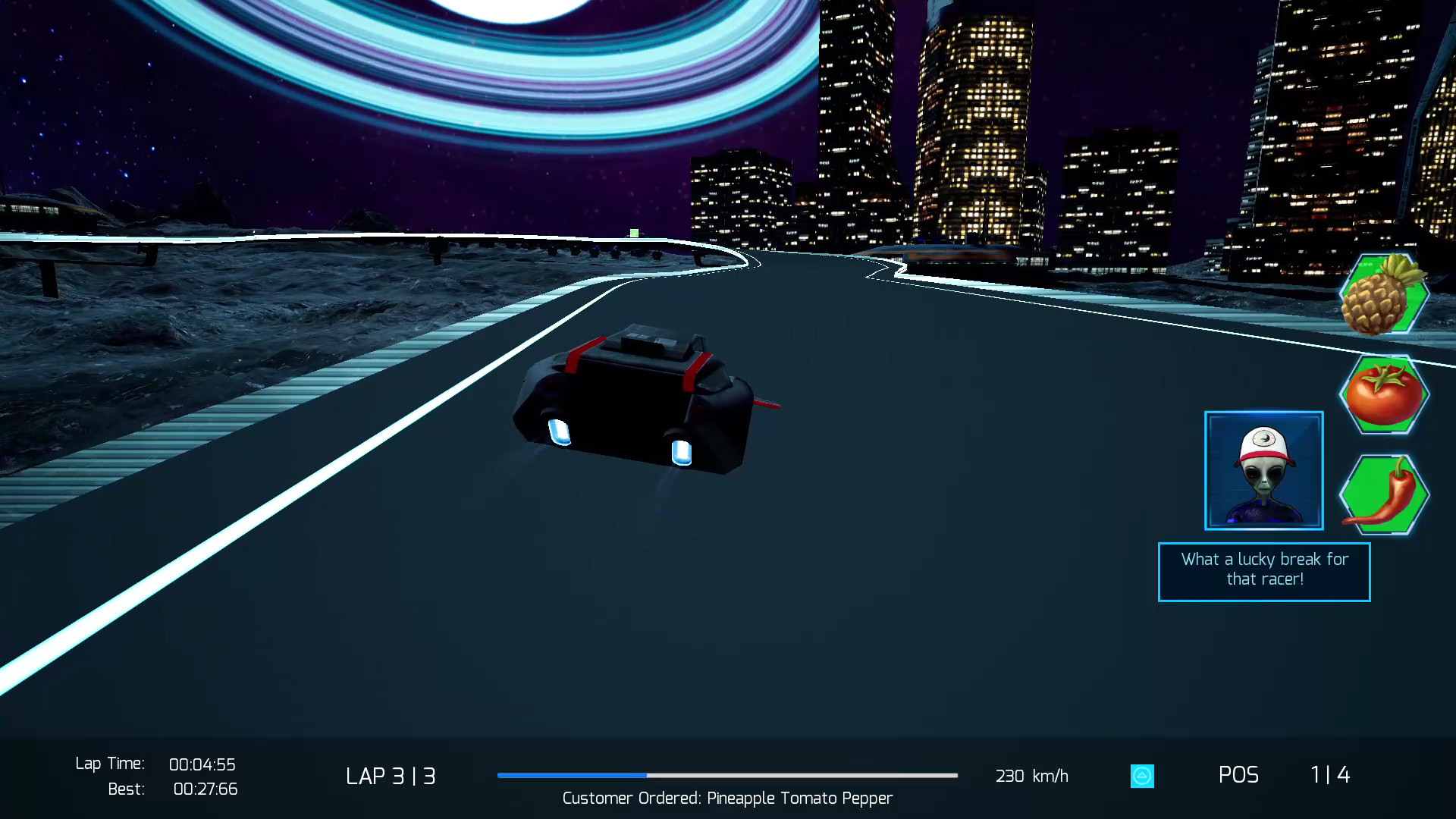
Task: Select the POS 1|4 position display
Action: [x=1282, y=775]
